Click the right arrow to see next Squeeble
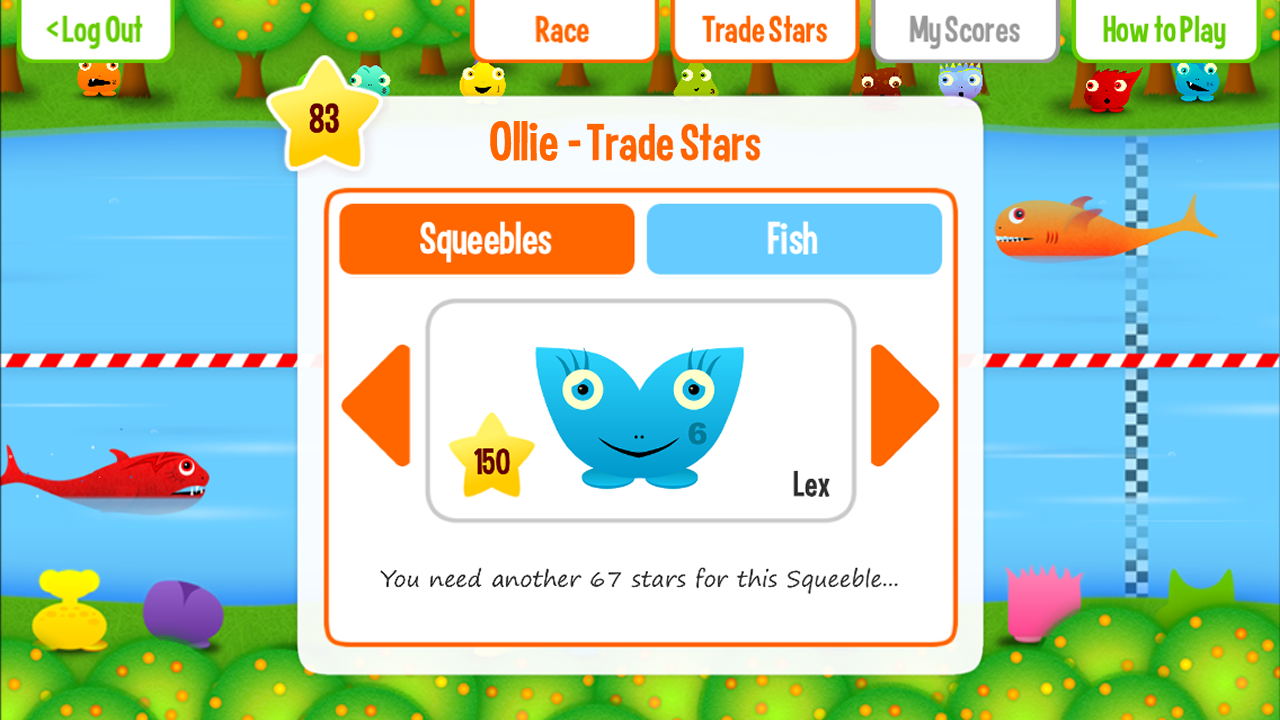This screenshot has width=1280, height=720. 901,405
